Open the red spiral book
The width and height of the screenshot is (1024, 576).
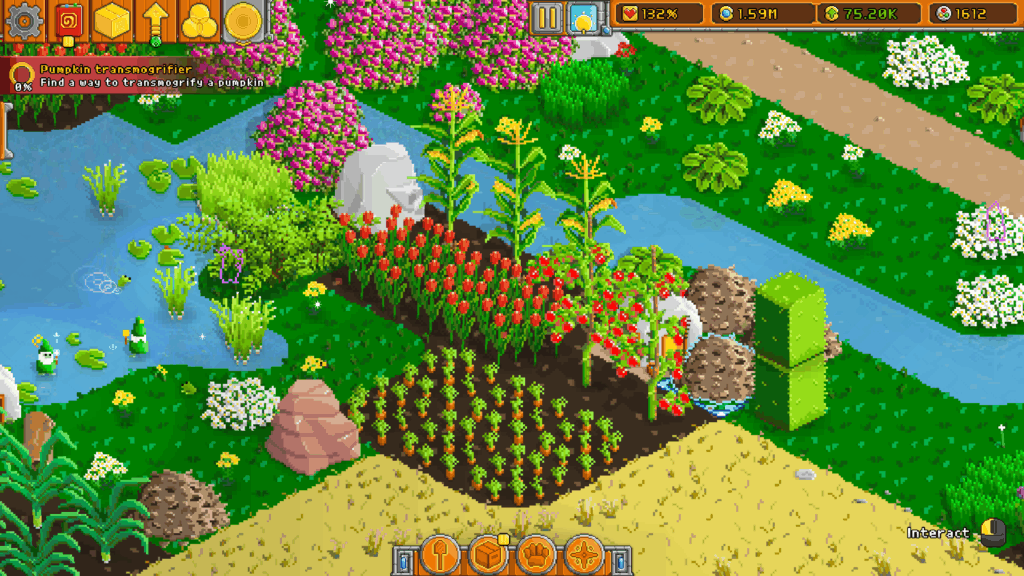pyautogui.click(x=69, y=19)
